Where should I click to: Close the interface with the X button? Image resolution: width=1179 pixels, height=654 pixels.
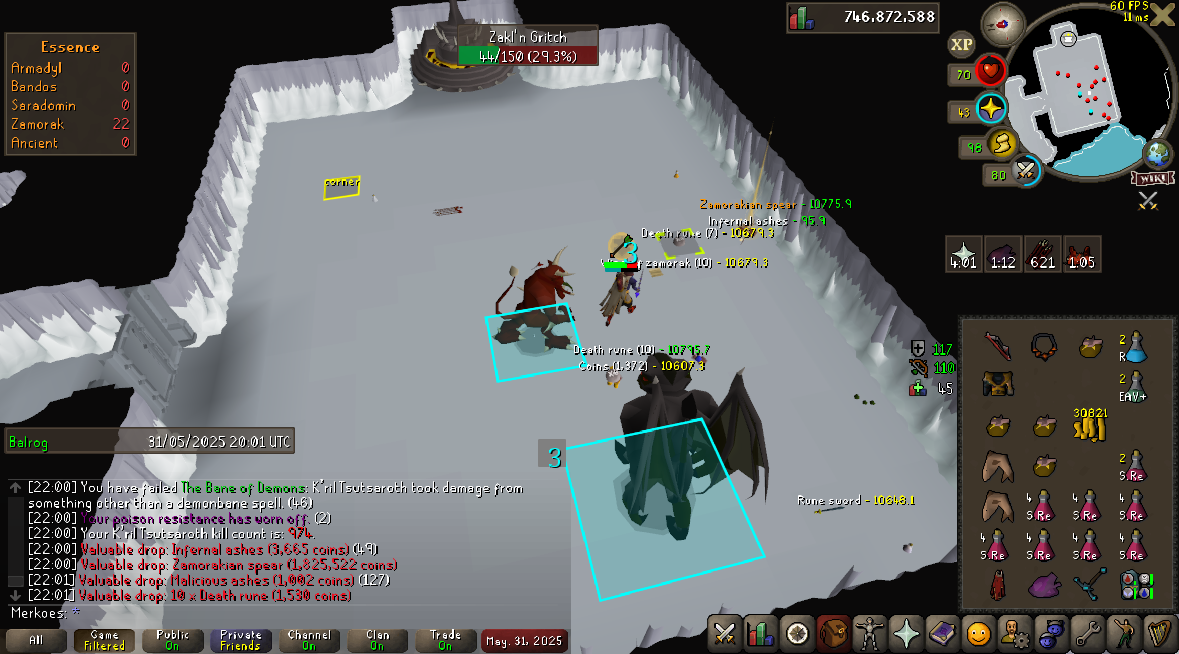tap(1163, 16)
